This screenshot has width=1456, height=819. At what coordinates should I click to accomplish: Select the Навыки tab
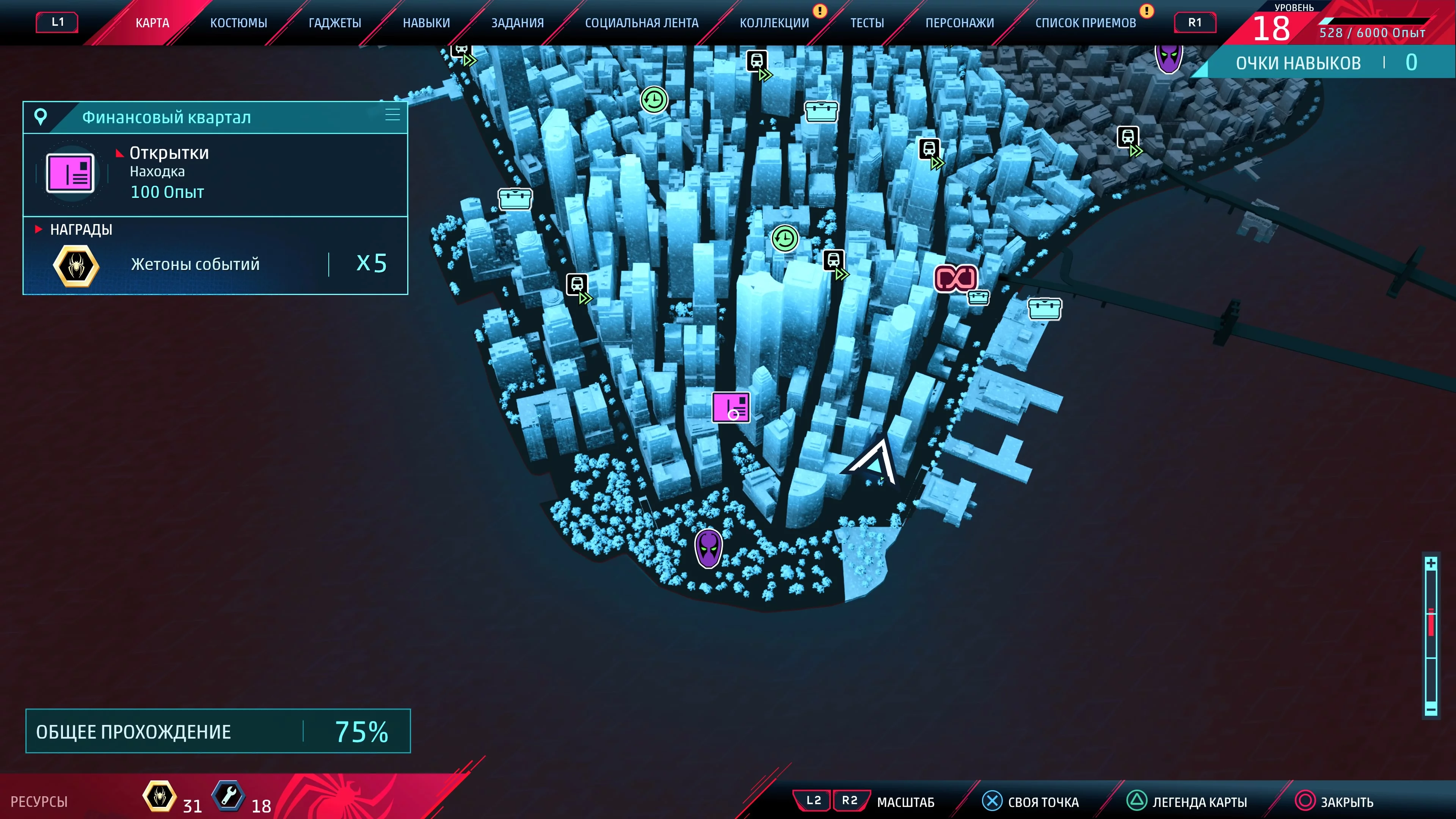pos(426,23)
